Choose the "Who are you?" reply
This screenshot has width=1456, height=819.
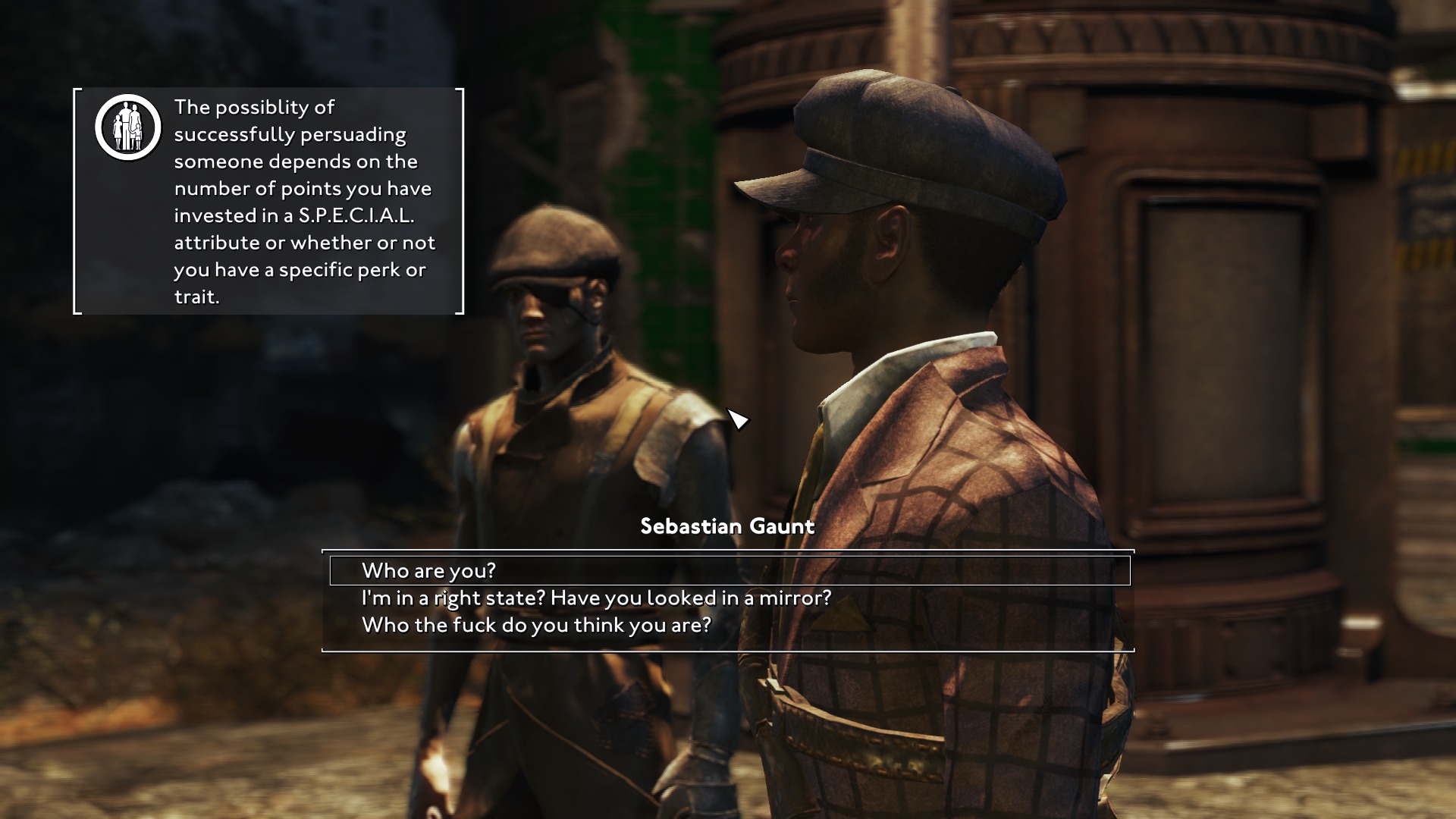(428, 570)
